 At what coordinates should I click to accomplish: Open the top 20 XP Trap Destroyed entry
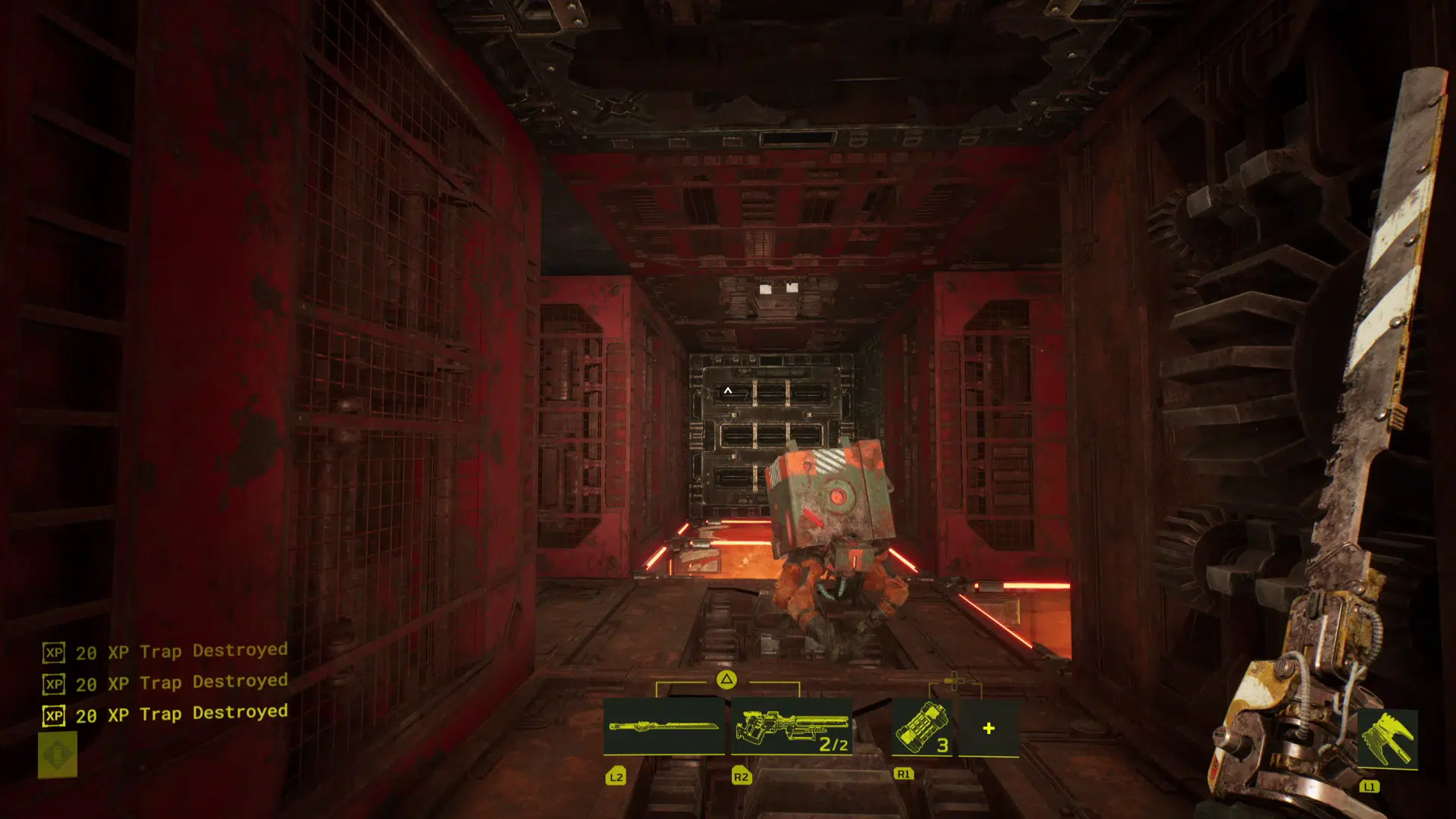pyautogui.click(x=180, y=651)
